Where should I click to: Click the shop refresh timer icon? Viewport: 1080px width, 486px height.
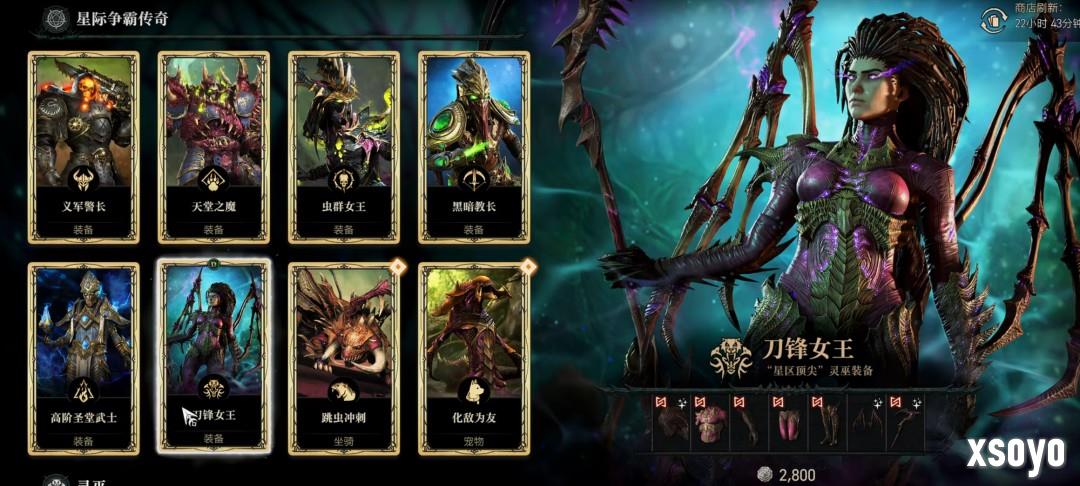[993, 18]
